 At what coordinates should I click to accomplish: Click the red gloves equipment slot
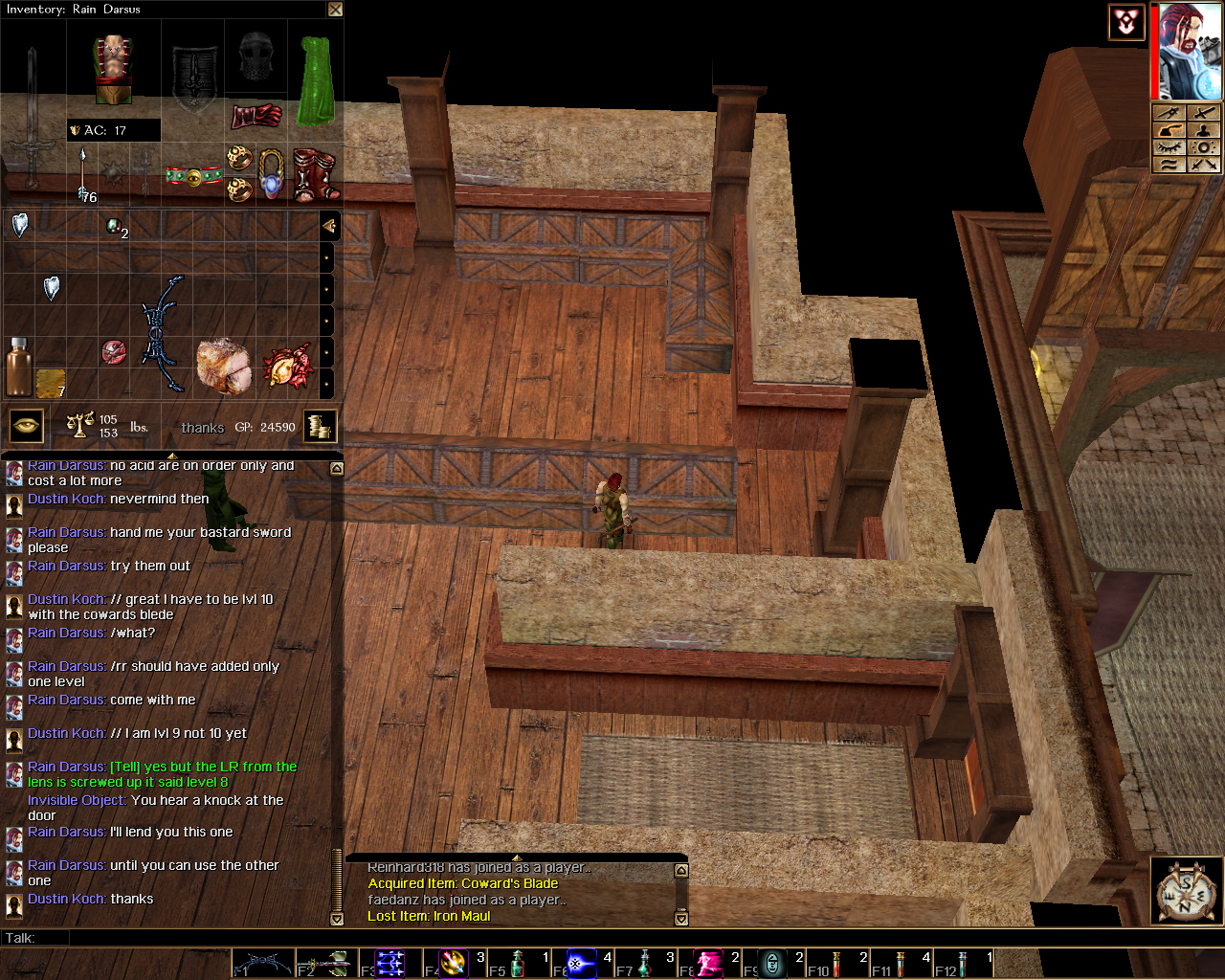[x=256, y=116]
